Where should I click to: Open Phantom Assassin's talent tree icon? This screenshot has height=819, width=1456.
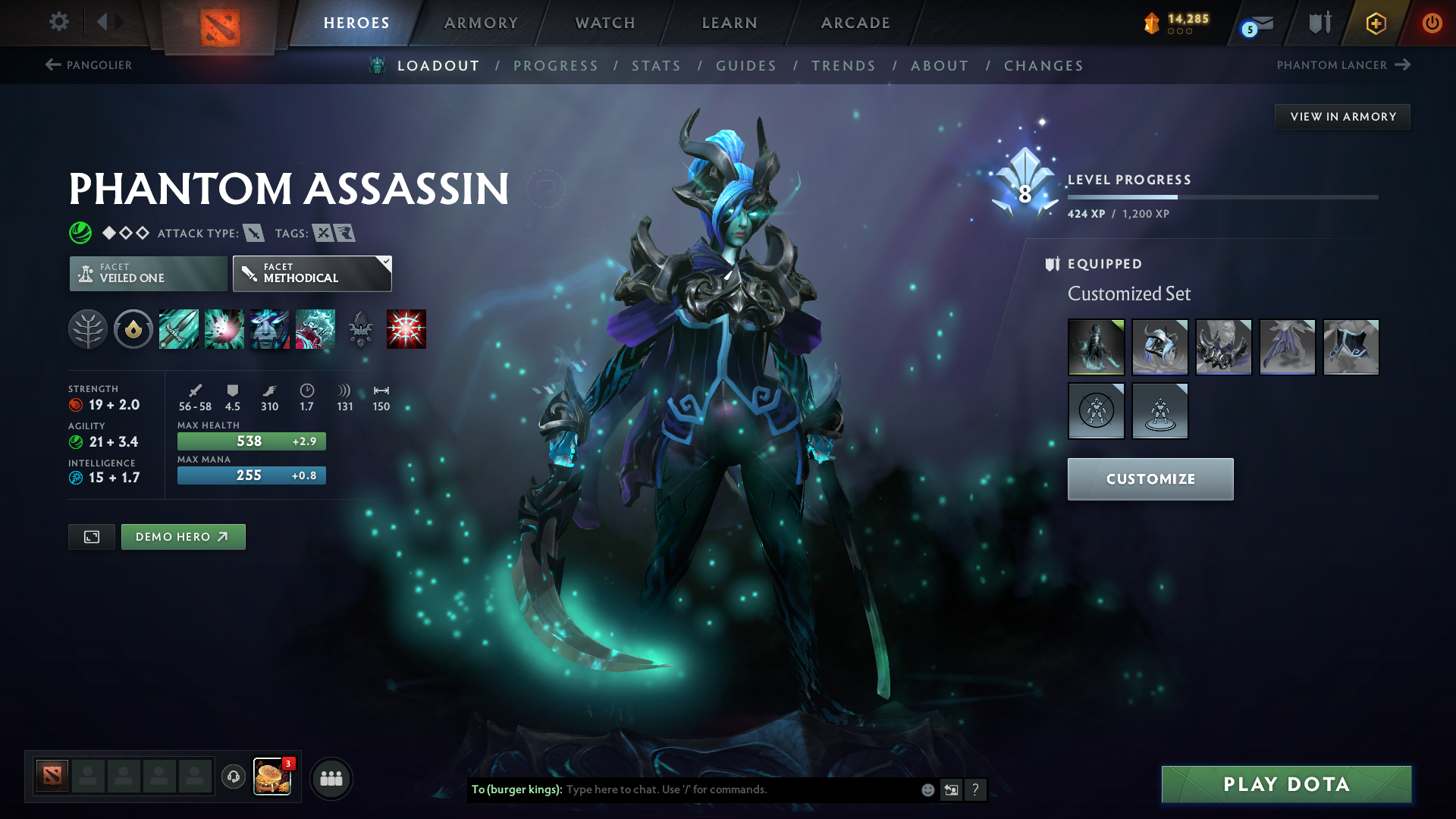pyautogui.click(x=87, y=329)
